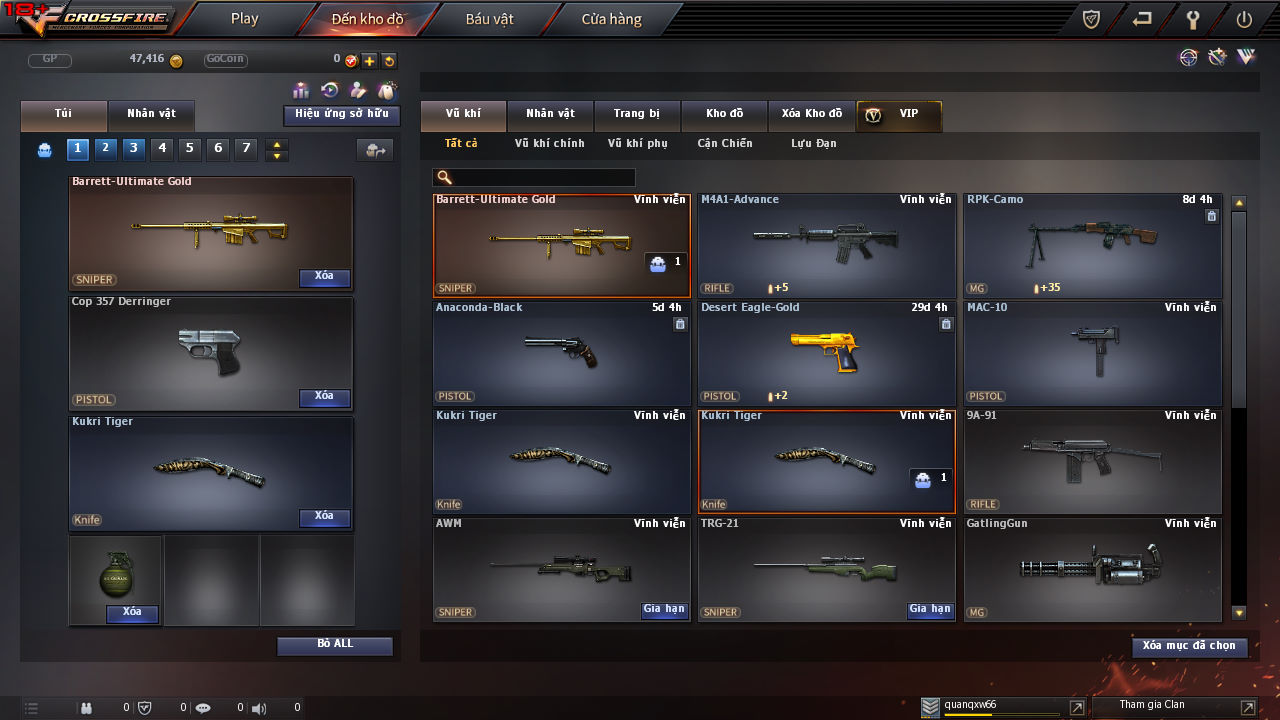Image resolution: width=1280 pixels, height=720 pixels.
Task: Switch to the Nhân vật tab beside Túi
Action: [150, 114]
